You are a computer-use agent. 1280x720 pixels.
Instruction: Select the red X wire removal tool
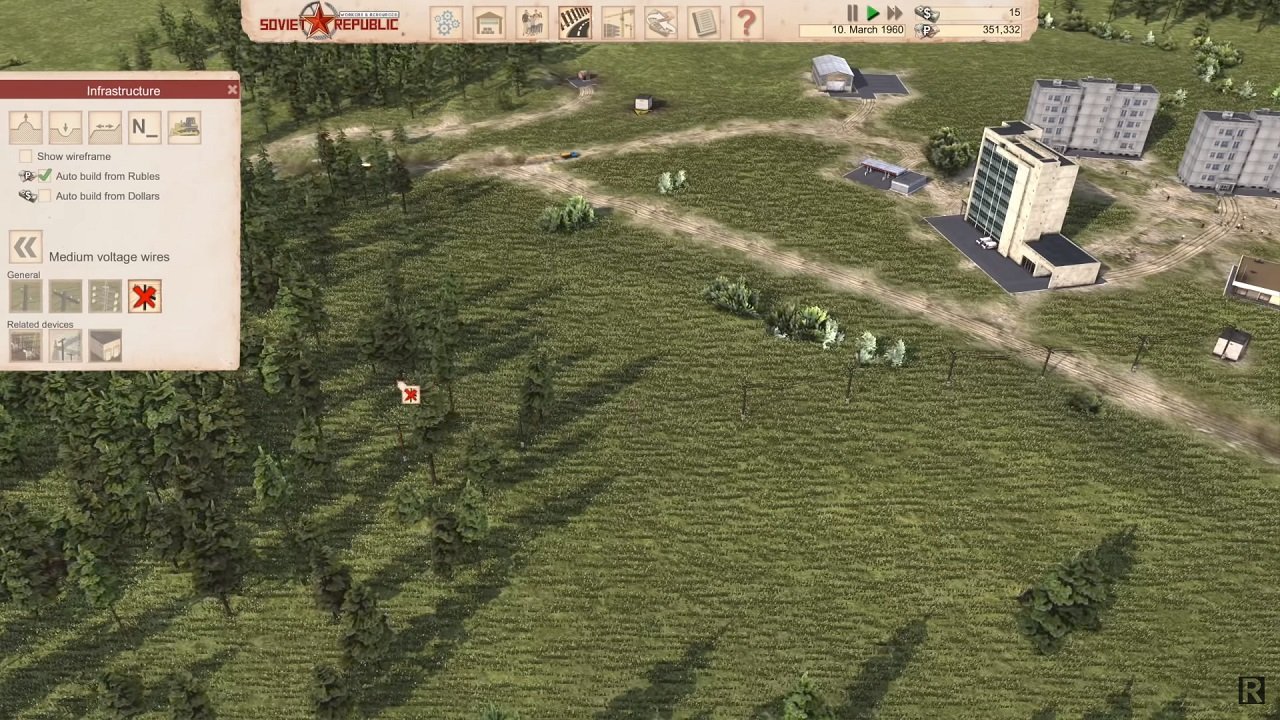point(144,296)
